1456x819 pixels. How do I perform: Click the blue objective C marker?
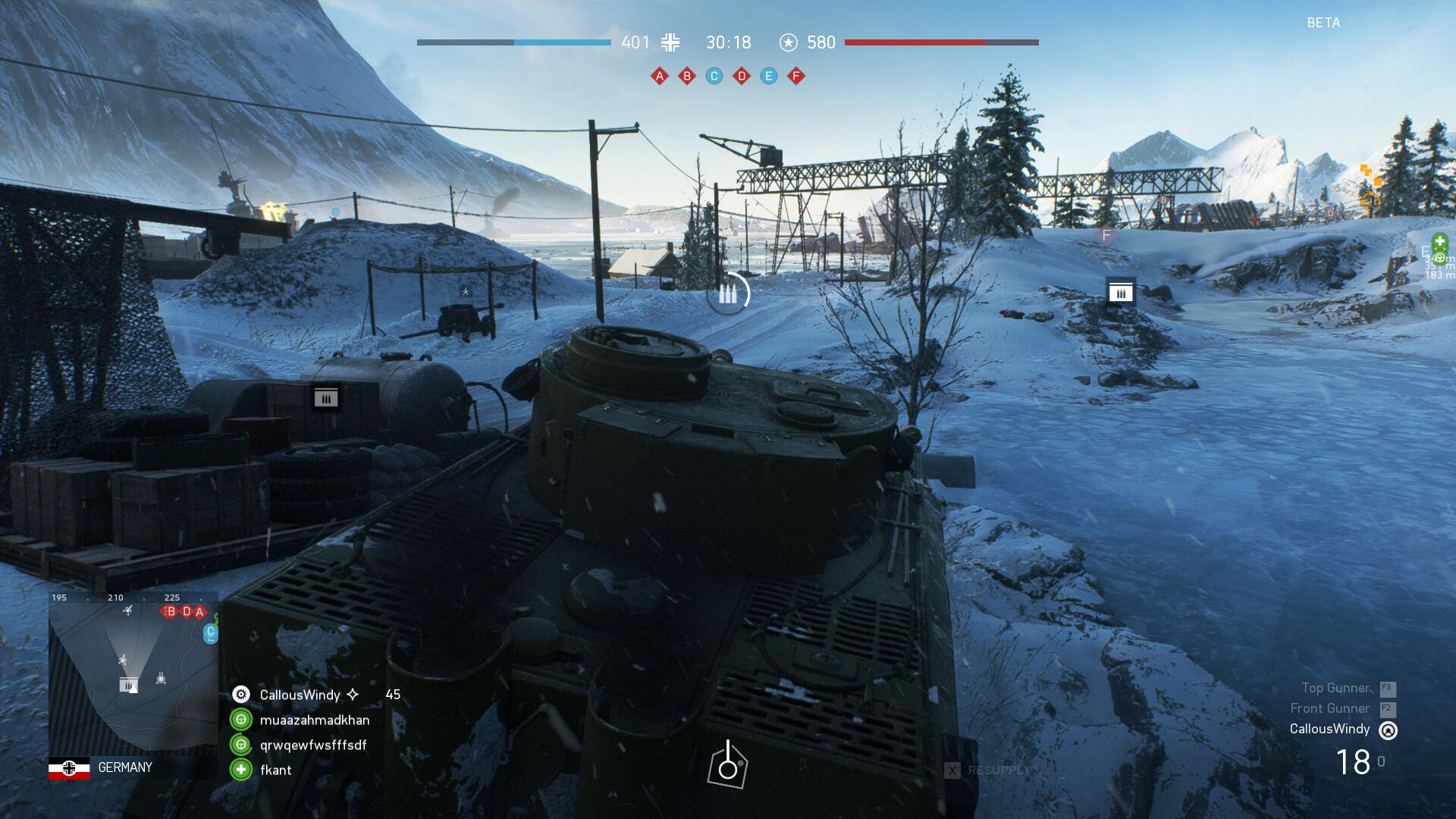[714, 76]
